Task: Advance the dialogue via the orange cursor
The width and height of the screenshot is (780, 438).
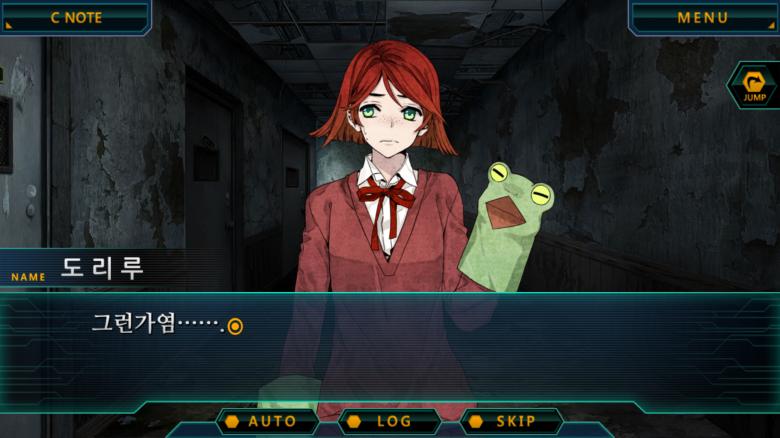Action: pos(235,325)
